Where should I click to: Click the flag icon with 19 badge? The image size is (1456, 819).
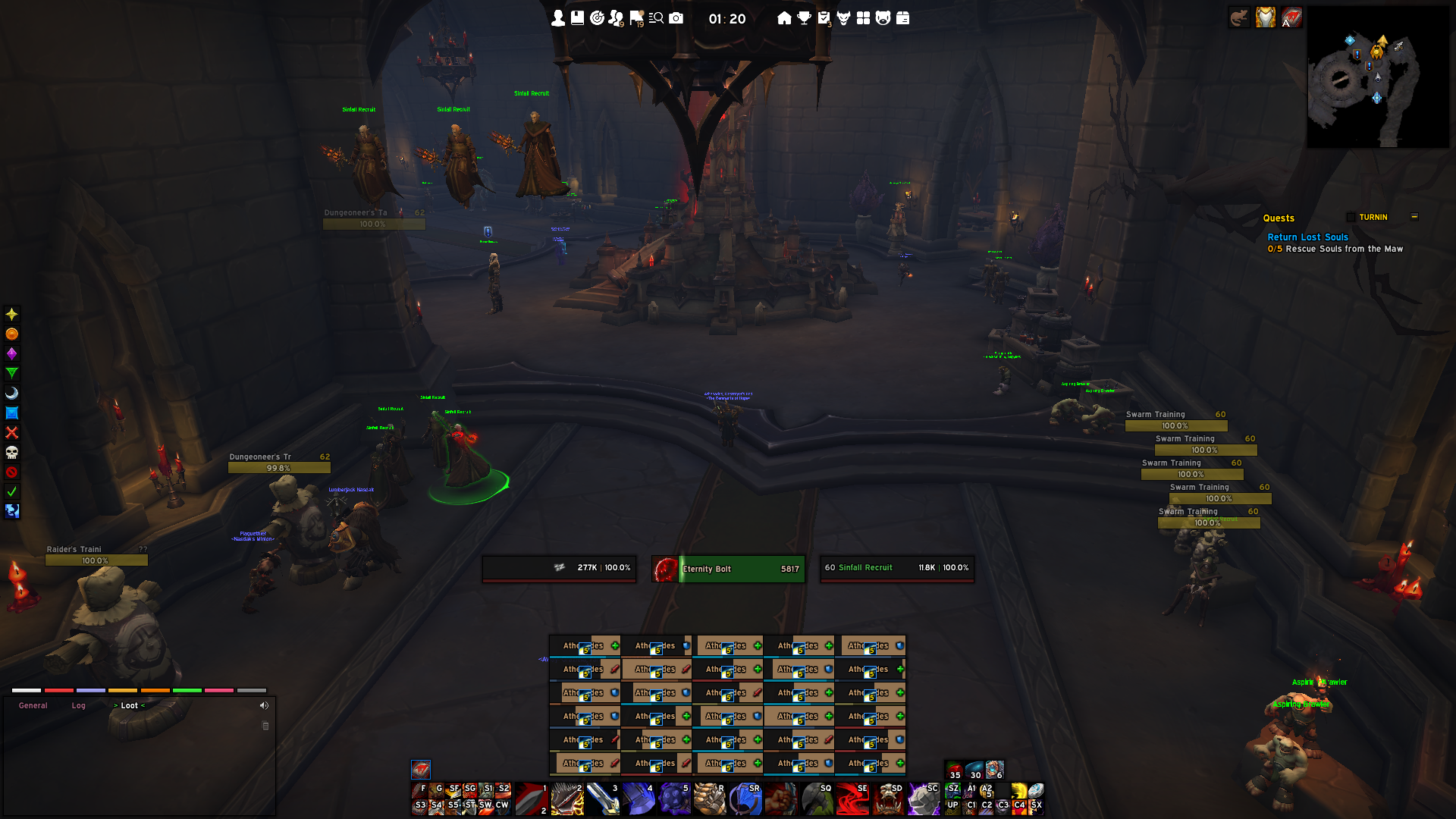[636, 18]
